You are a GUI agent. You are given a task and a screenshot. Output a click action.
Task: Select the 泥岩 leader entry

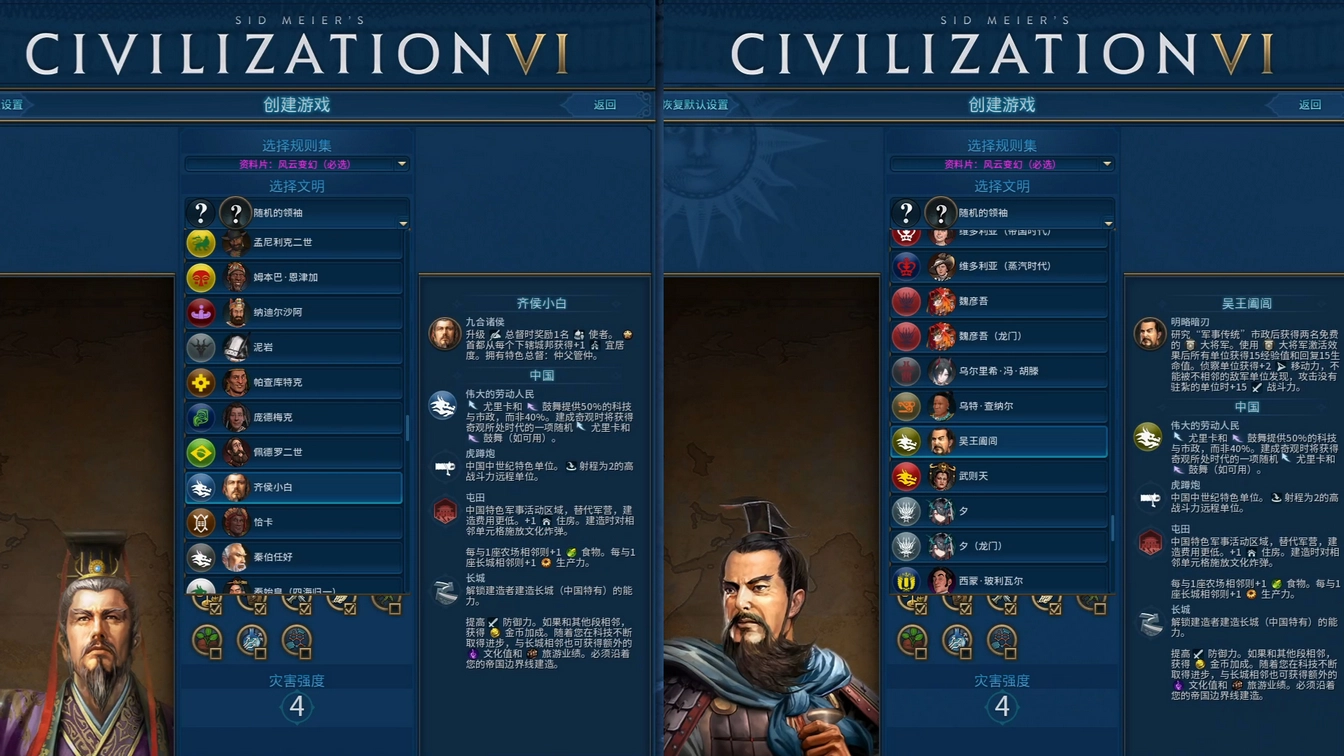pyautogui.click(x=294, y=347)
